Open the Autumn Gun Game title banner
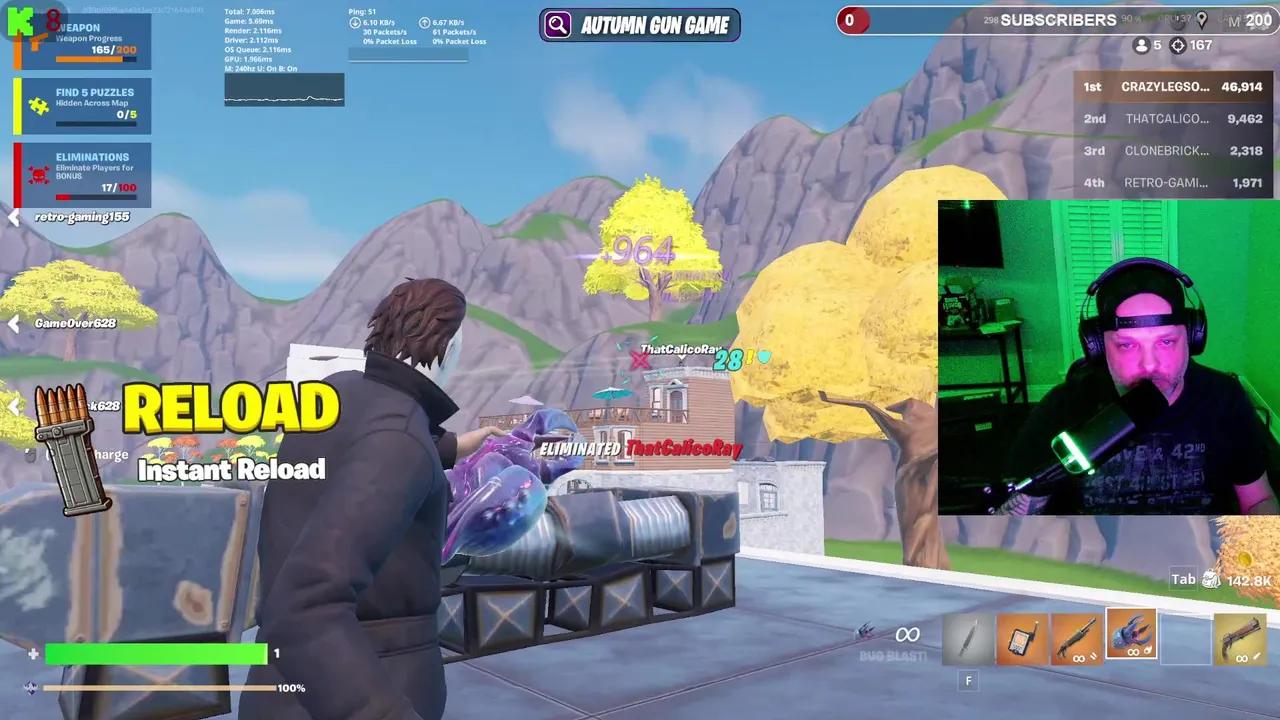The height and width of the screenshot is (720, 1280). (x=639, y=25)
